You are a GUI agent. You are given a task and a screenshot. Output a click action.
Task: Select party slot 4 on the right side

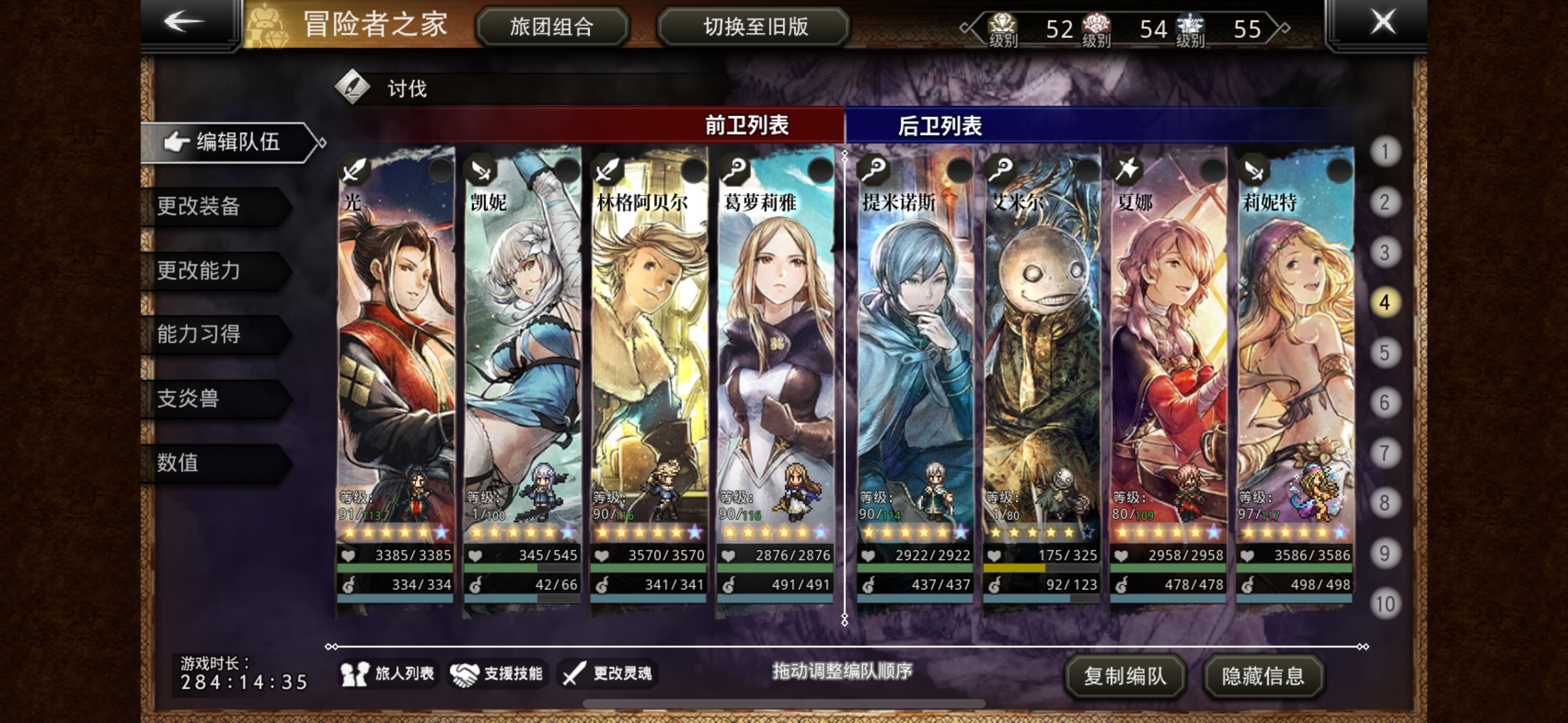tap(1386, 303)
